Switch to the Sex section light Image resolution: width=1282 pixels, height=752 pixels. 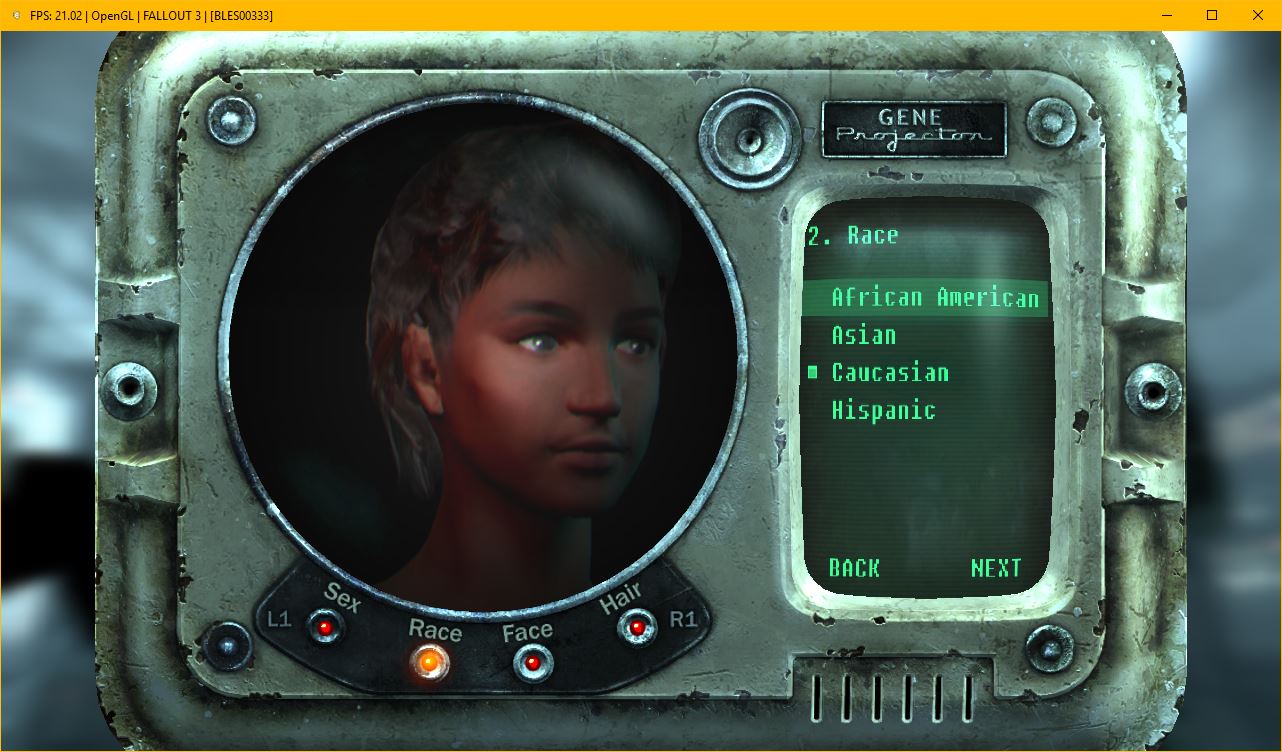click(325, 627)
